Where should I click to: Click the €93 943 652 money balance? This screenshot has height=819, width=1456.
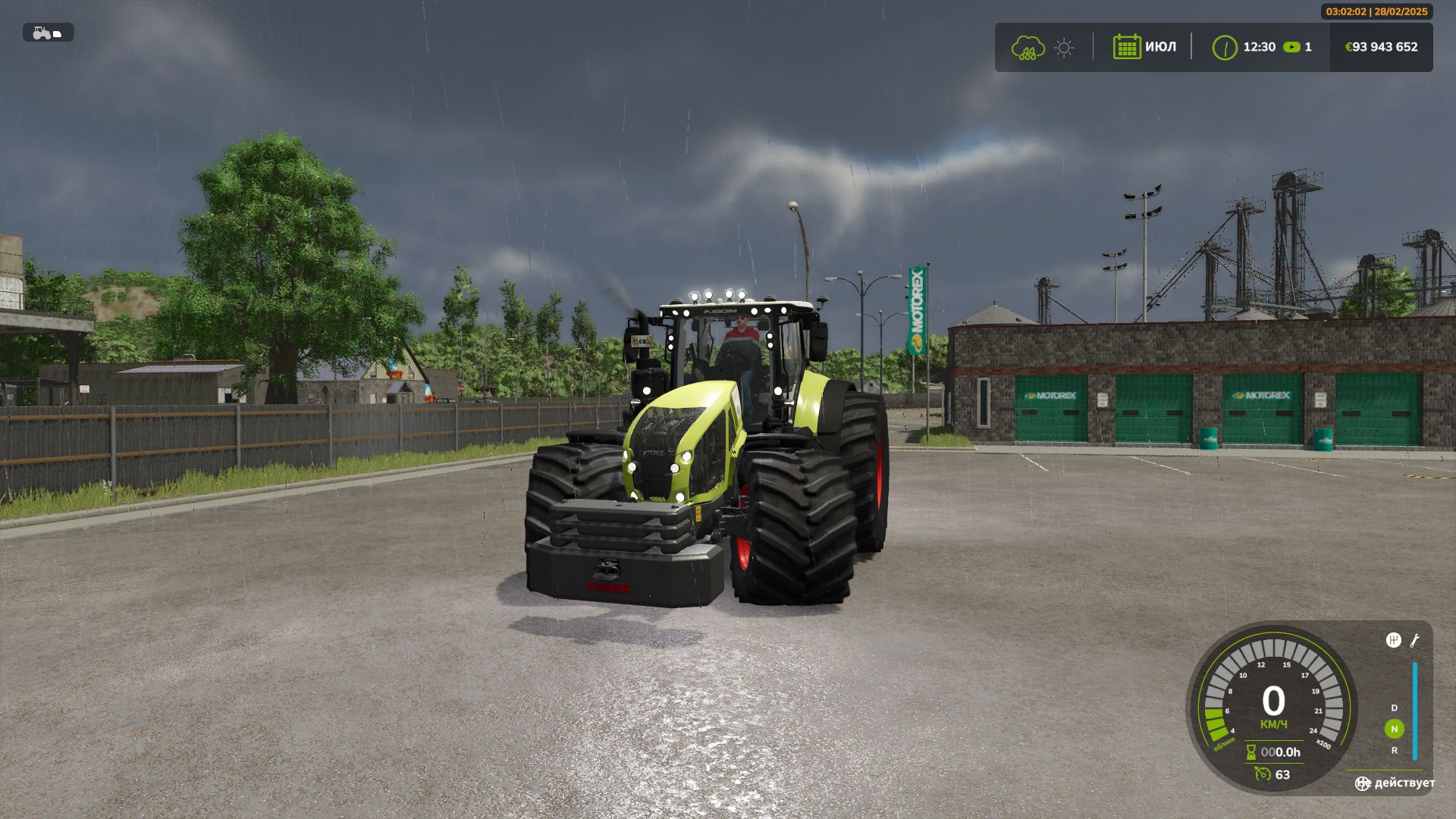pos(1382,47)
